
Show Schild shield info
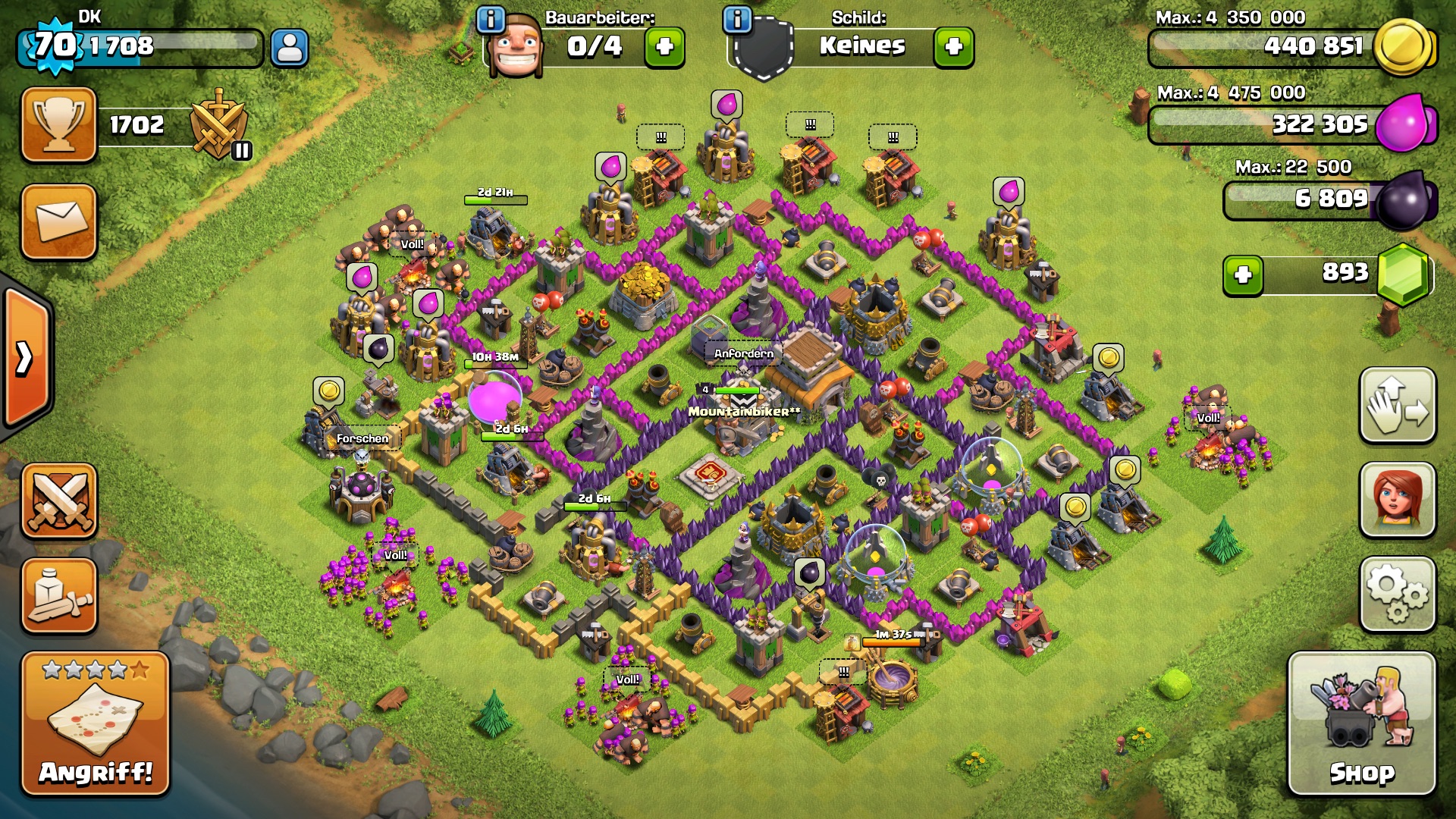point(737,19)
